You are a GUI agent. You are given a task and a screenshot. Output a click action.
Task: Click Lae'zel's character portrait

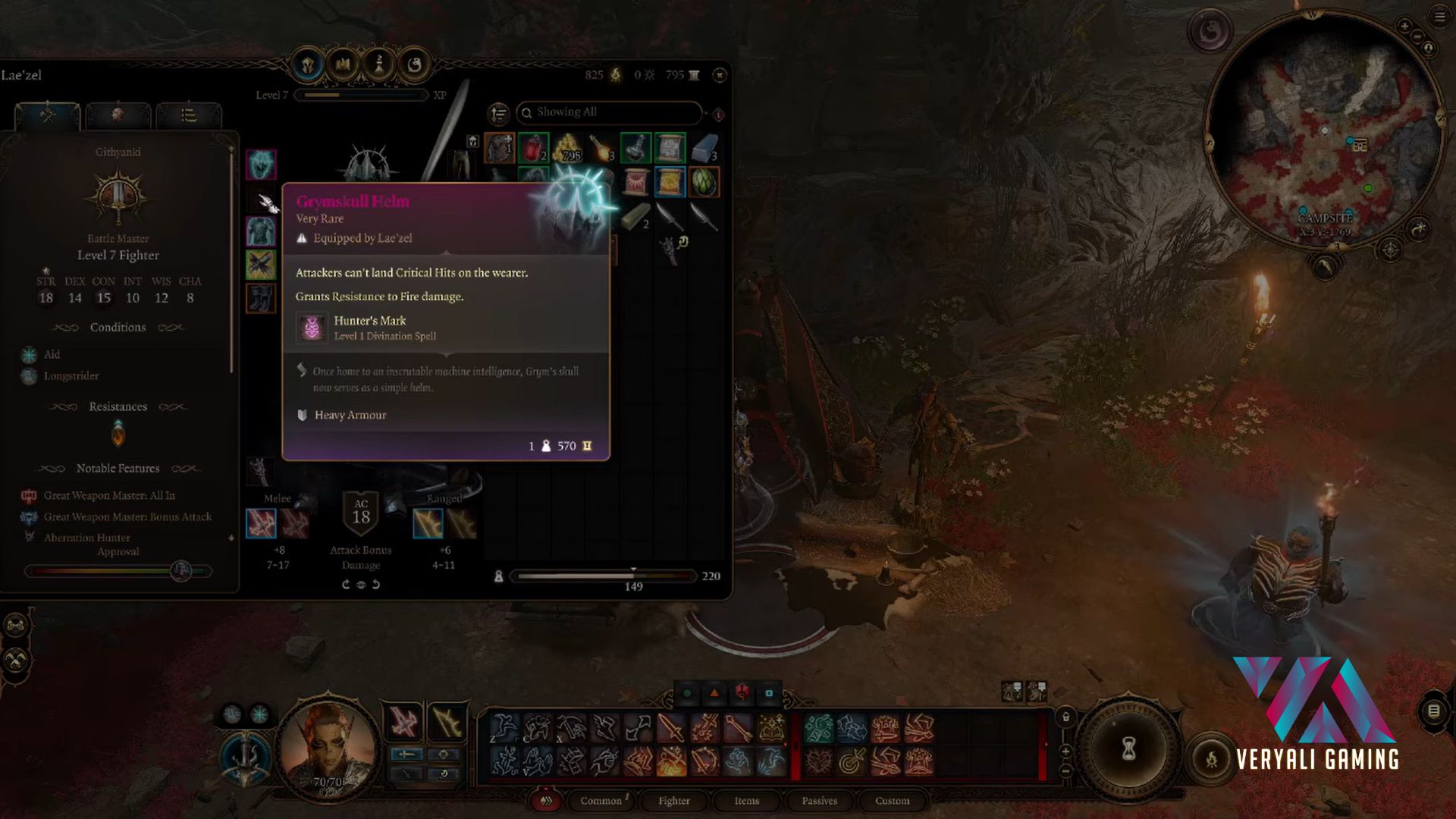coord(328,747)
